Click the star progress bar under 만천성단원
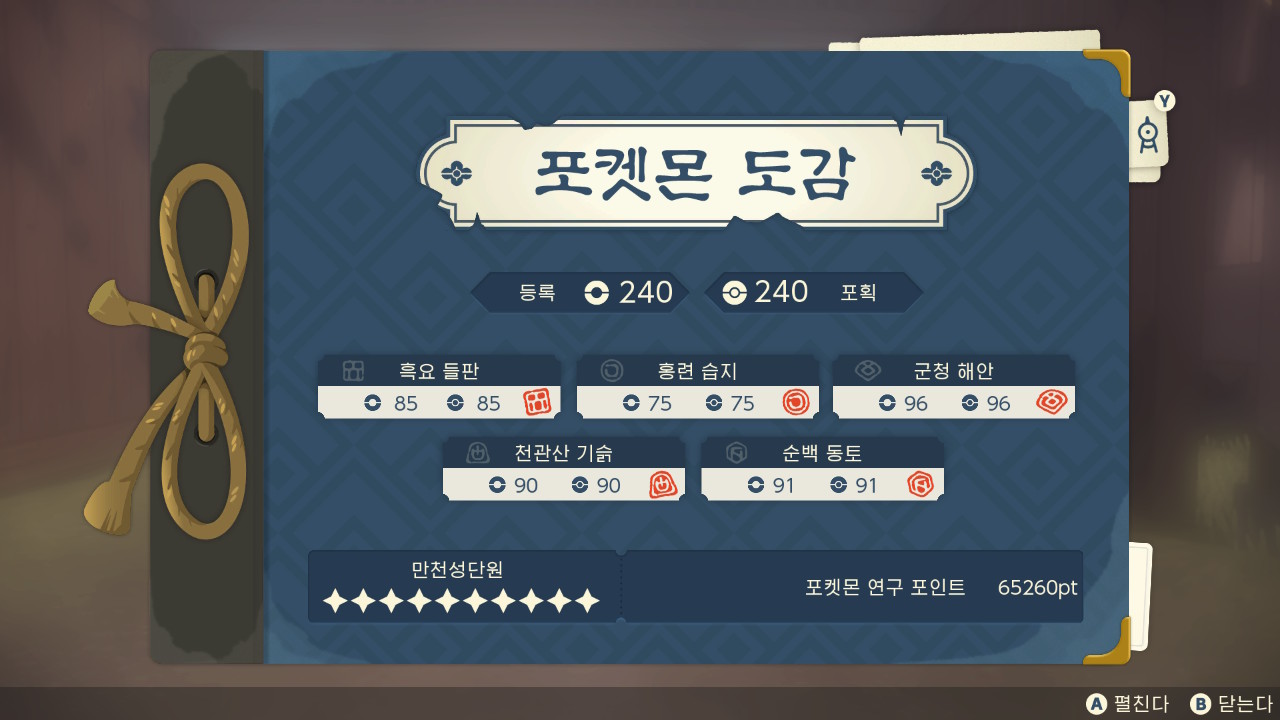 click(x=460, y=601)
